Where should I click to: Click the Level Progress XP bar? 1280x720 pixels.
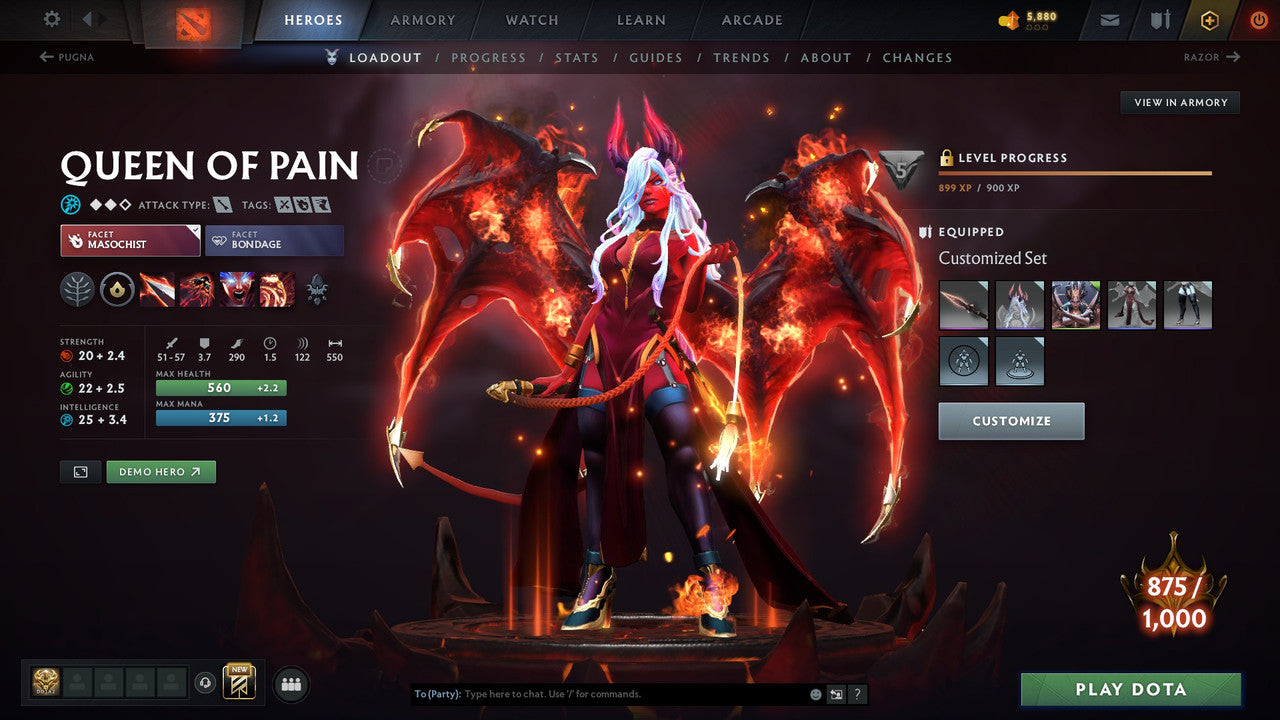[x=1075, y=172]
